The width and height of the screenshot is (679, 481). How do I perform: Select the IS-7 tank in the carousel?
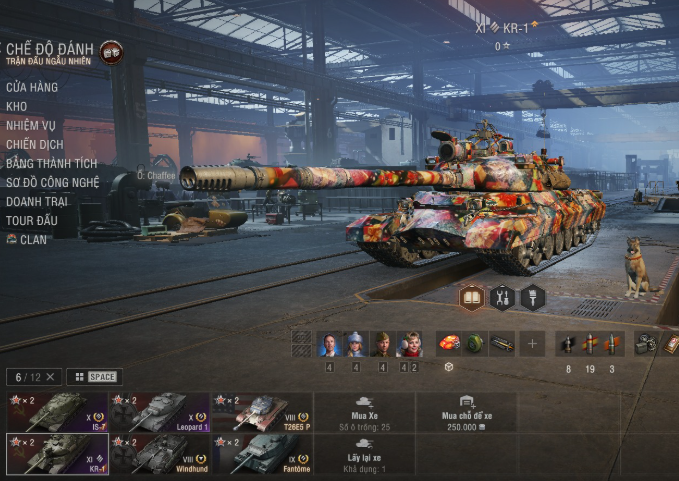click(x=56, y=412)
